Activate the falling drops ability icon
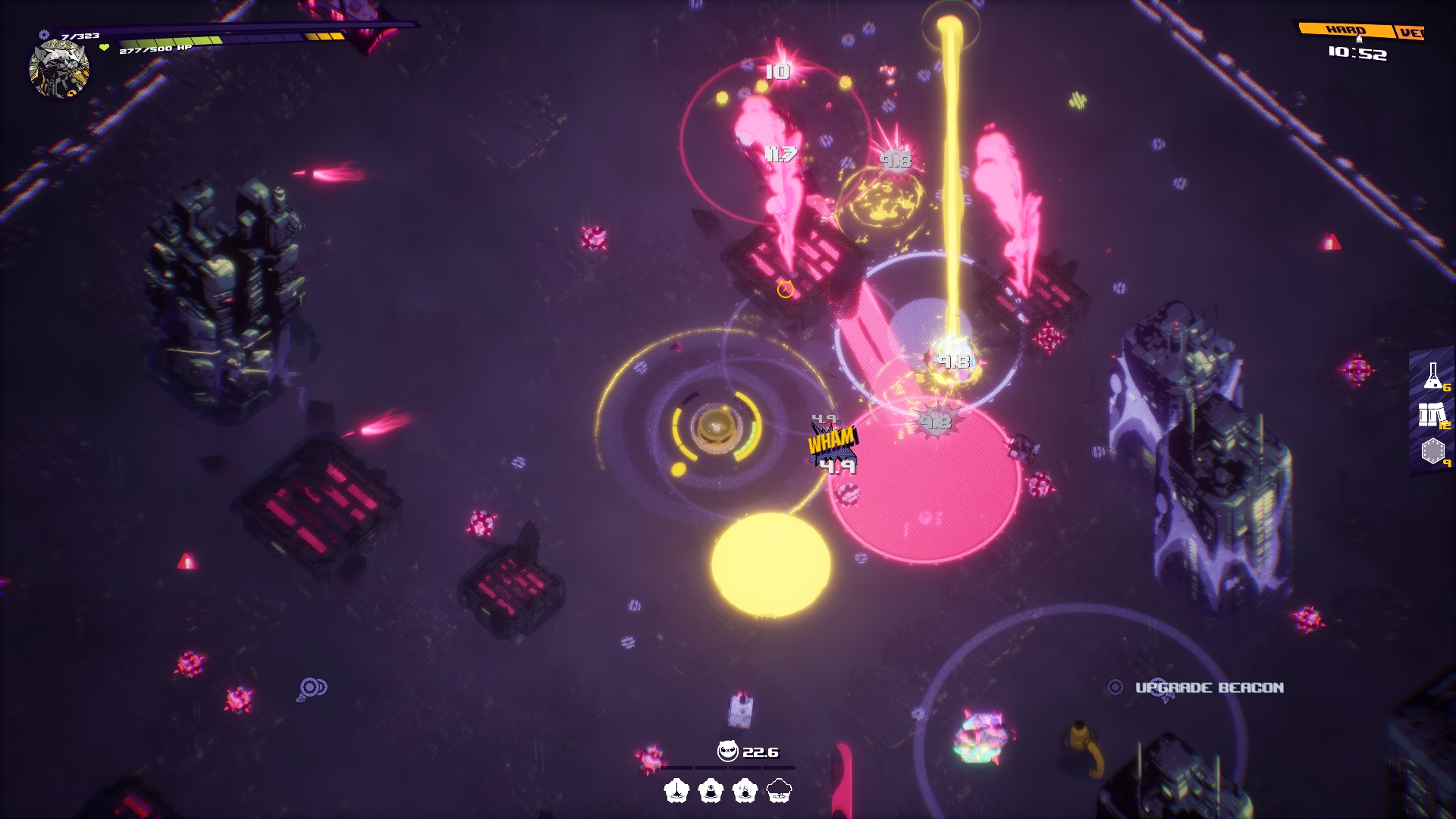 [745, 791]
